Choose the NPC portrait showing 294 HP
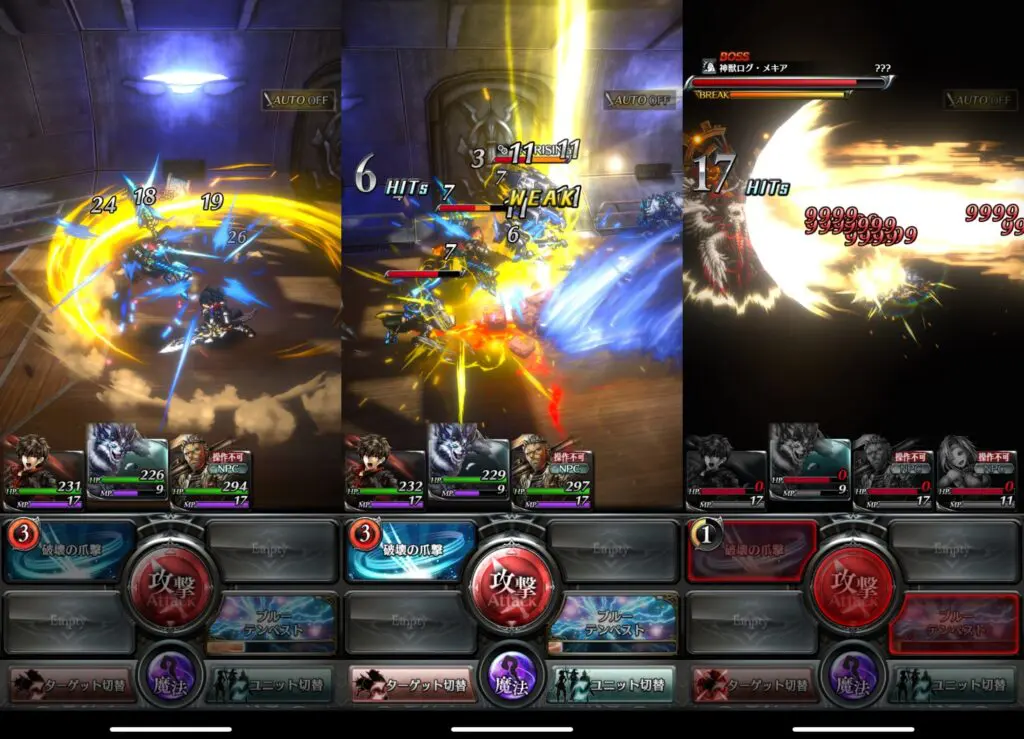 pos(211,468)
